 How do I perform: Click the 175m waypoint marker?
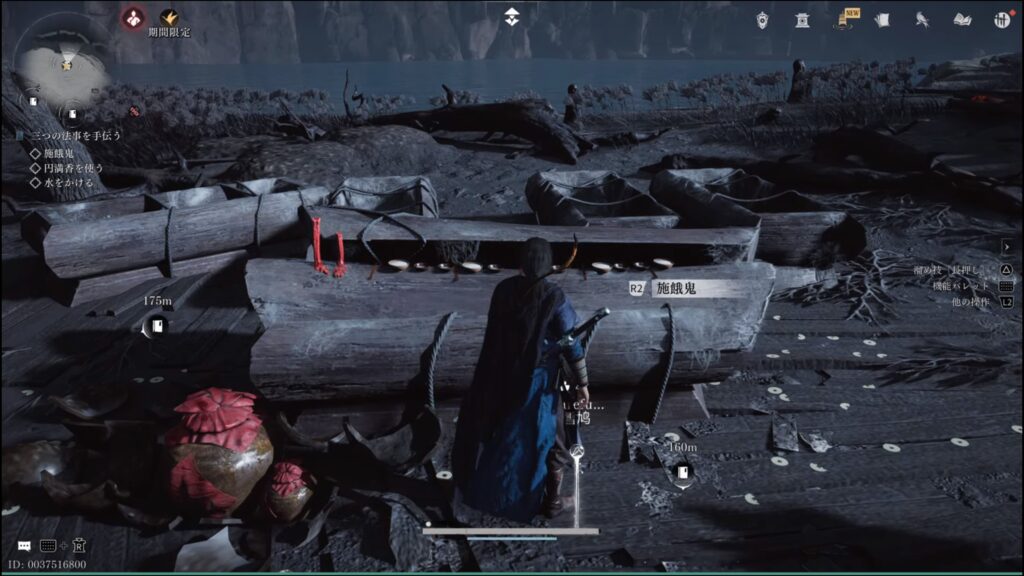click(x=157, y=325)
